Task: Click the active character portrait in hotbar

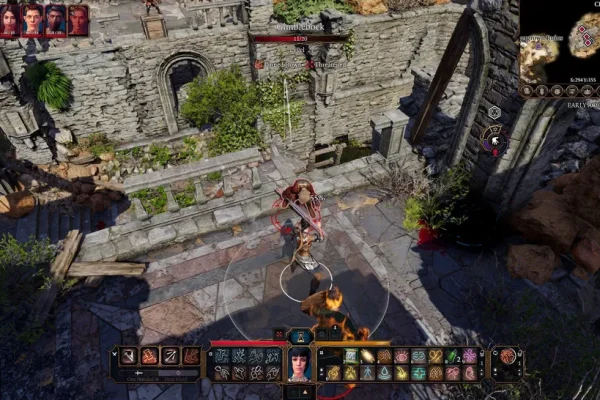Action: [x=300, y=364]
